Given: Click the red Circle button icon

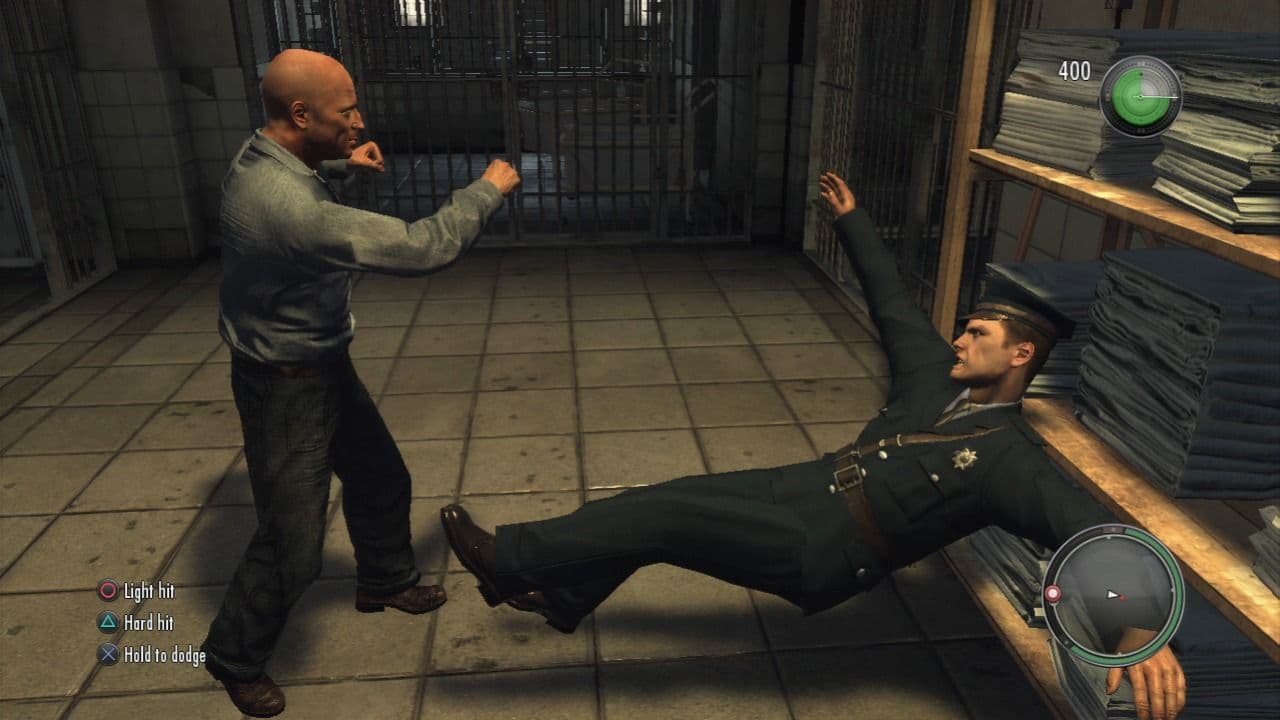Looking at the screenshot, I should (108, 590).
